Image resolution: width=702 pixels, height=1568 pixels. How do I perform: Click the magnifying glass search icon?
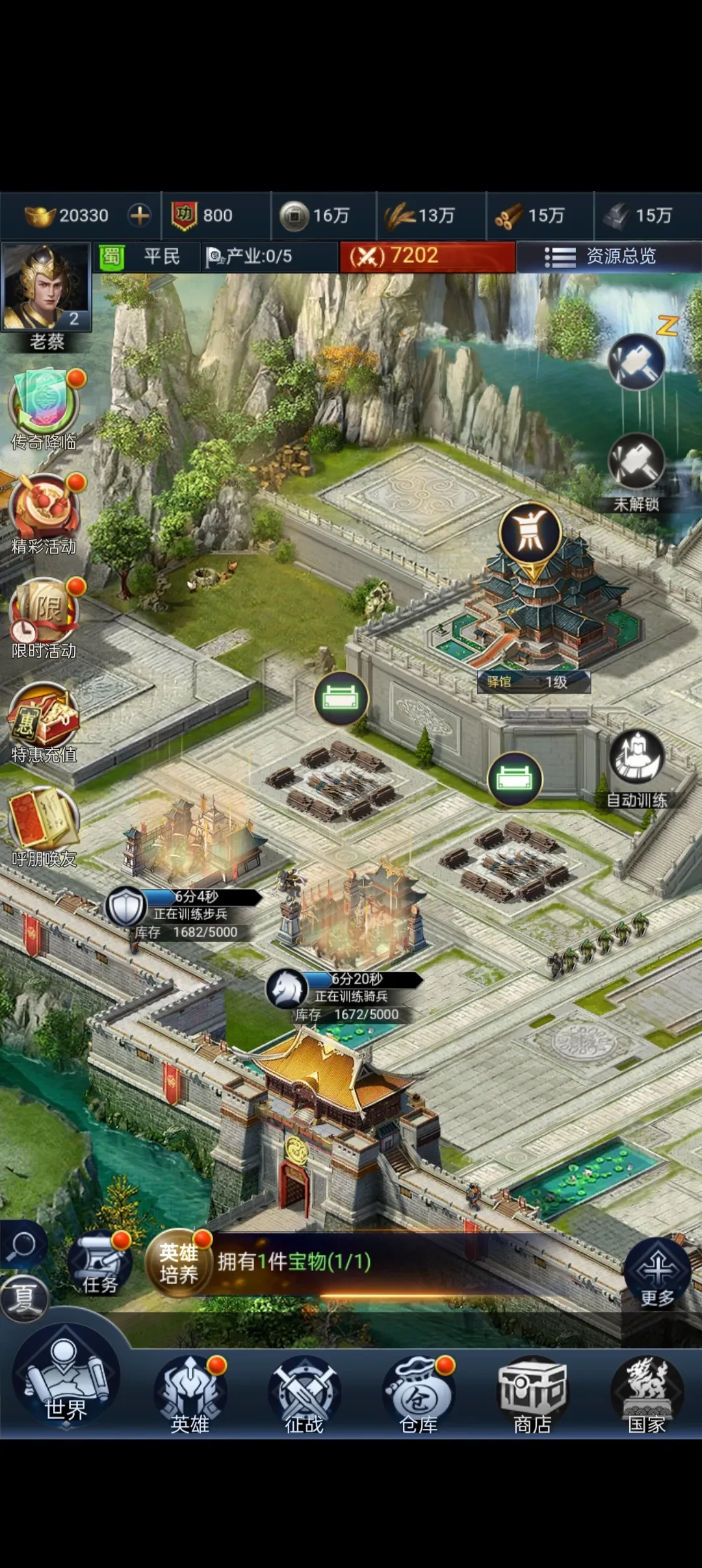[x=23, y=1245]
